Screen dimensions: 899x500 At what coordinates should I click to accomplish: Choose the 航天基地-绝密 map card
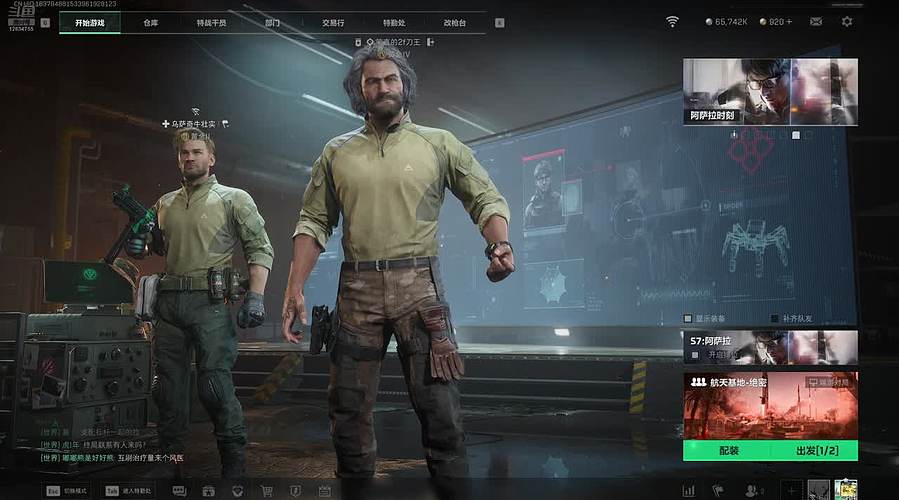click(770, 405)
